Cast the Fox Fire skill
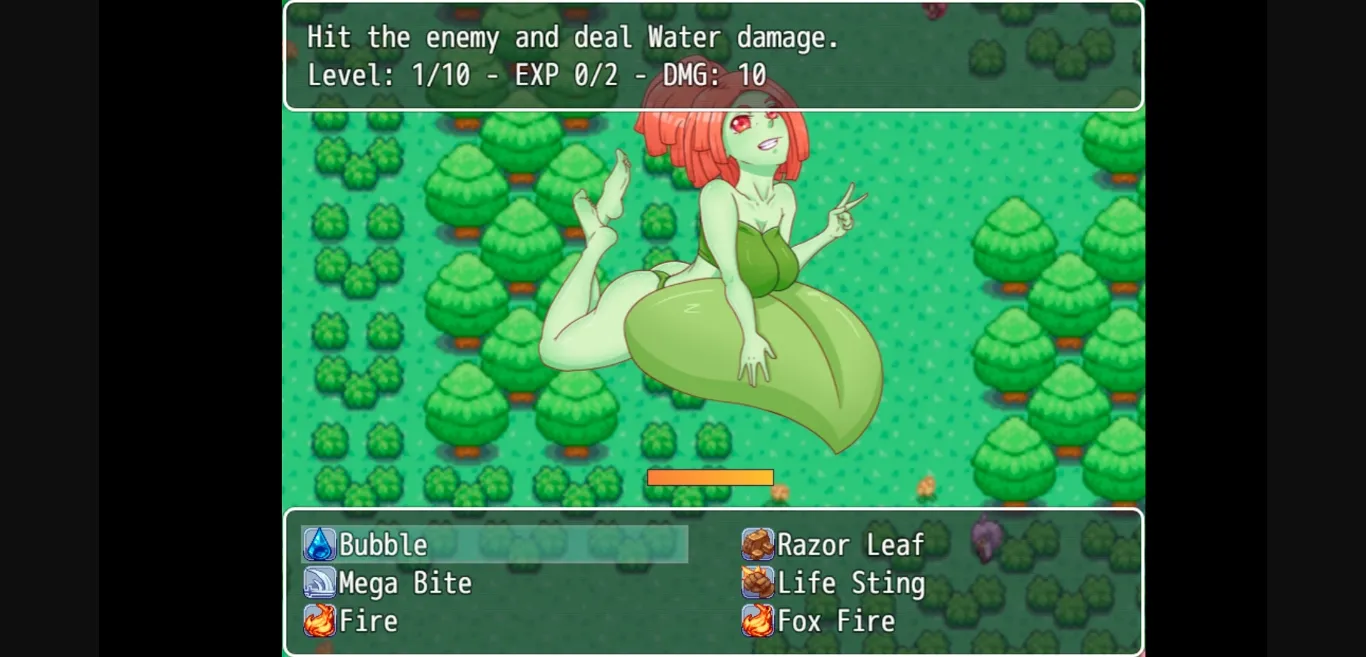This screenshot has height=657, width=1366. 836,621
